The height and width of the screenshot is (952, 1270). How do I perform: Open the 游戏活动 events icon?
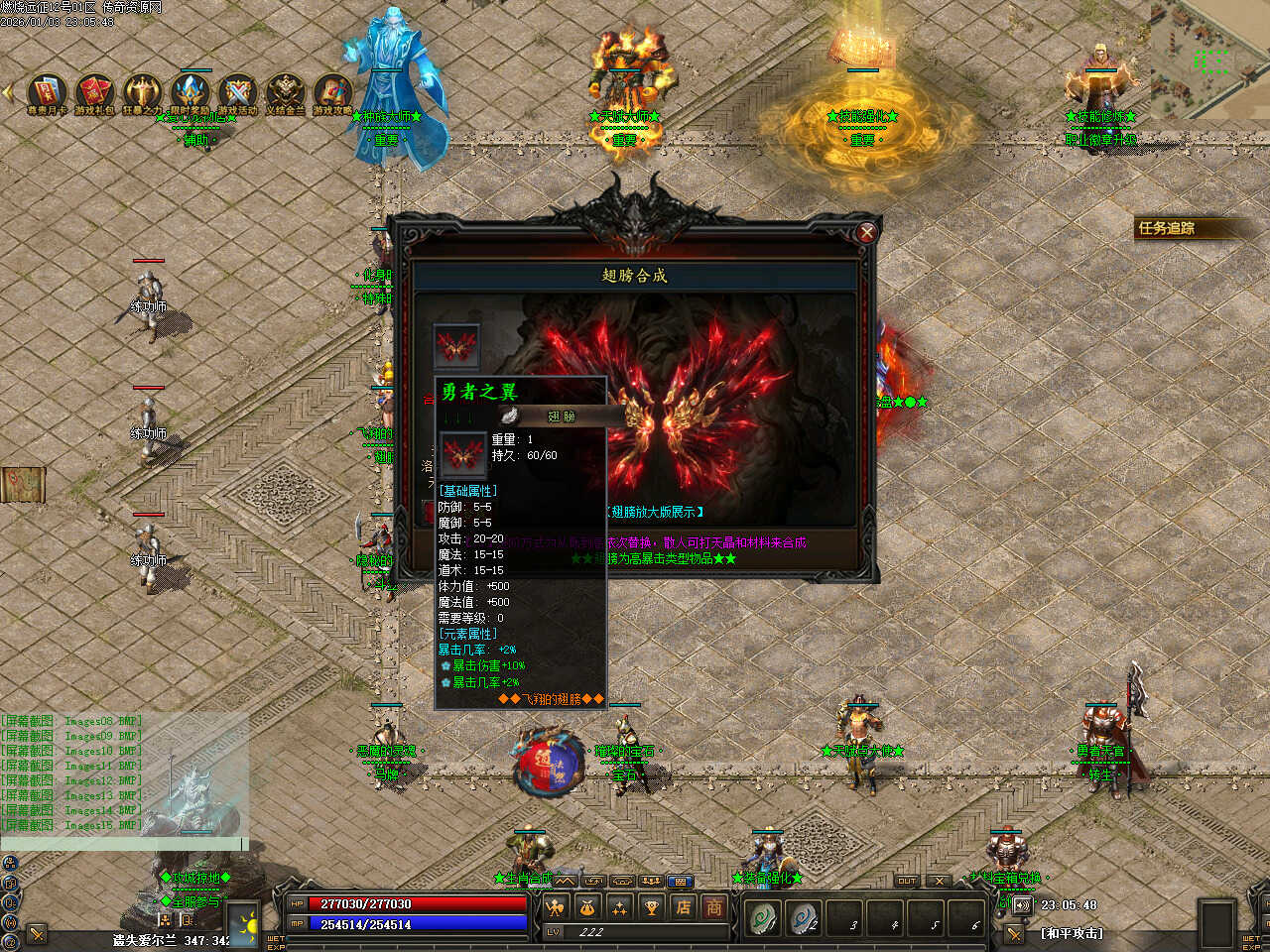pyautogui.click(x=237, y=90)
